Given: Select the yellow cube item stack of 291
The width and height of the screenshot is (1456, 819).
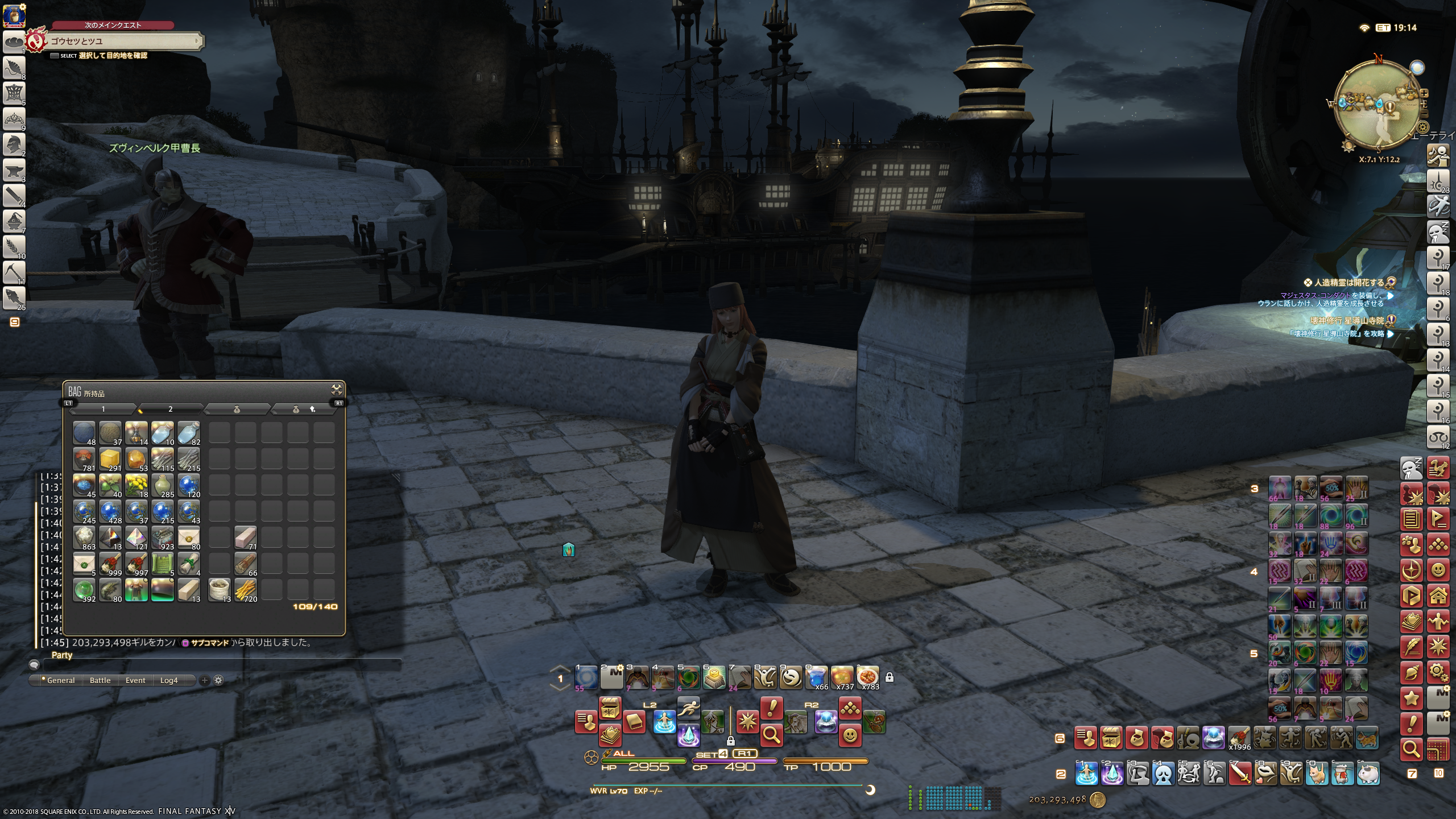Looking at the screenshot, I should point(110,459).
